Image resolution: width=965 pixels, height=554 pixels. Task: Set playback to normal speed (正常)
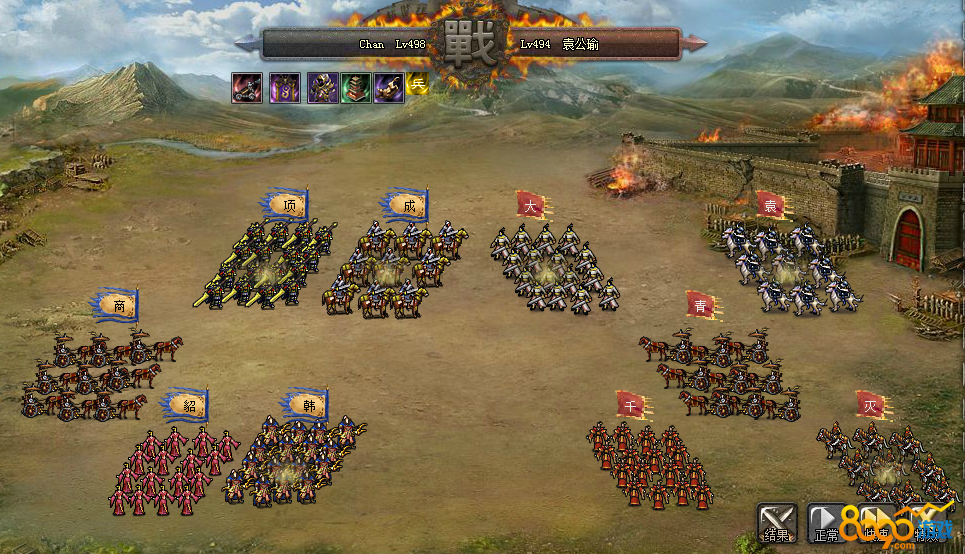click(x=826, y=523)
